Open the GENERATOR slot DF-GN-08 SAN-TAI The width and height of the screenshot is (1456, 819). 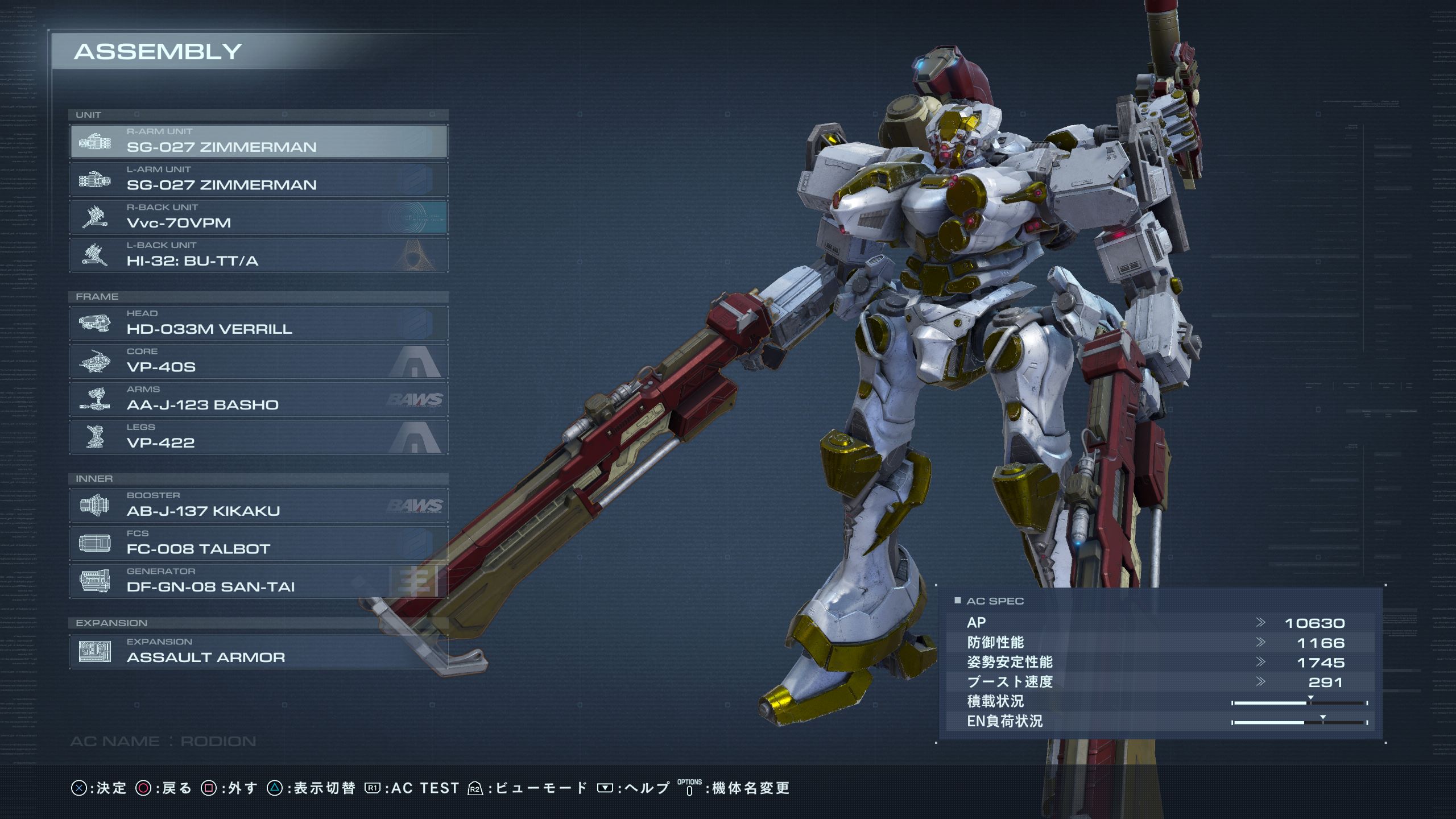coord(259,581)
